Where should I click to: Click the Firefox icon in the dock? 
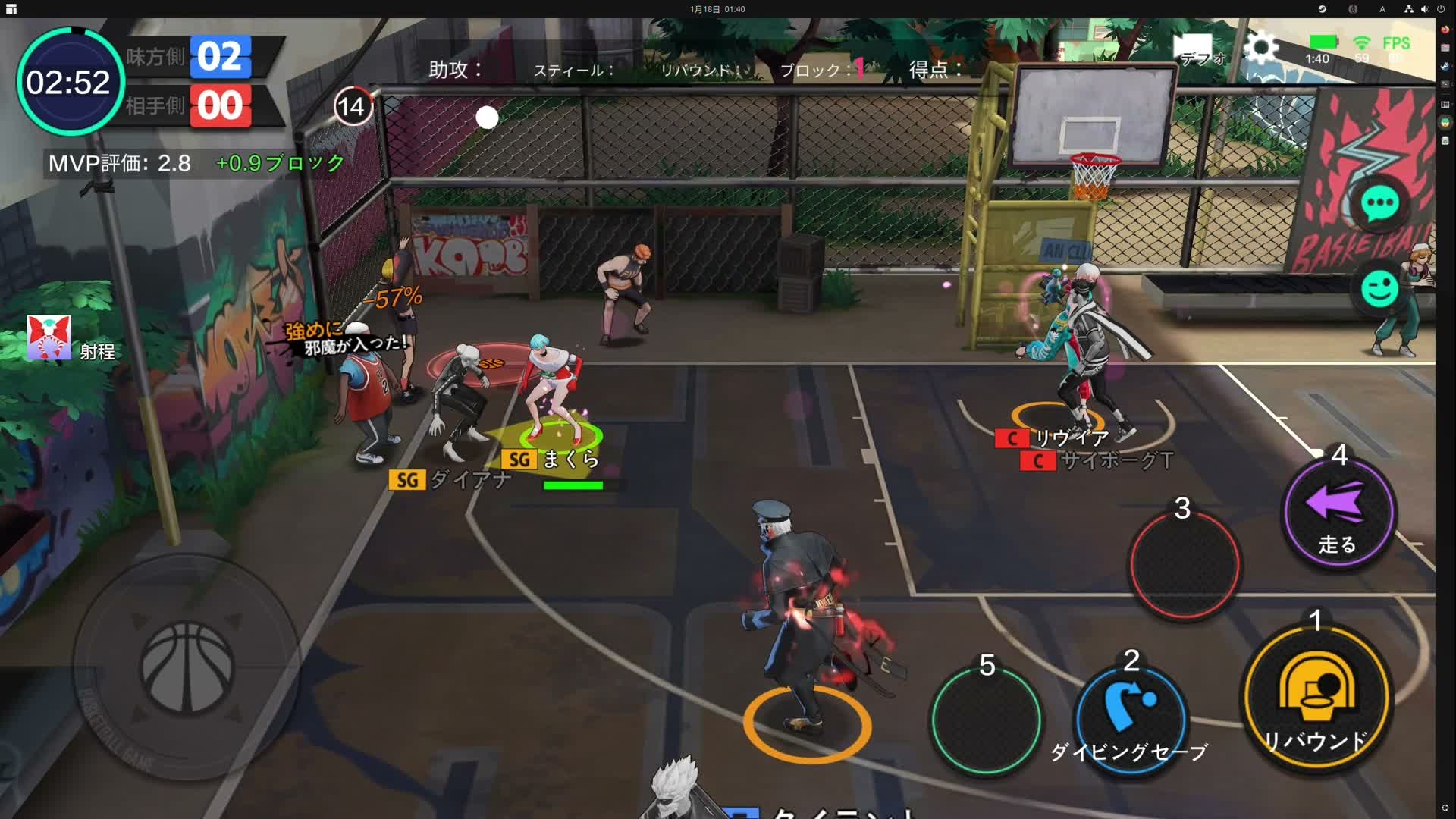pos(1445,30)
